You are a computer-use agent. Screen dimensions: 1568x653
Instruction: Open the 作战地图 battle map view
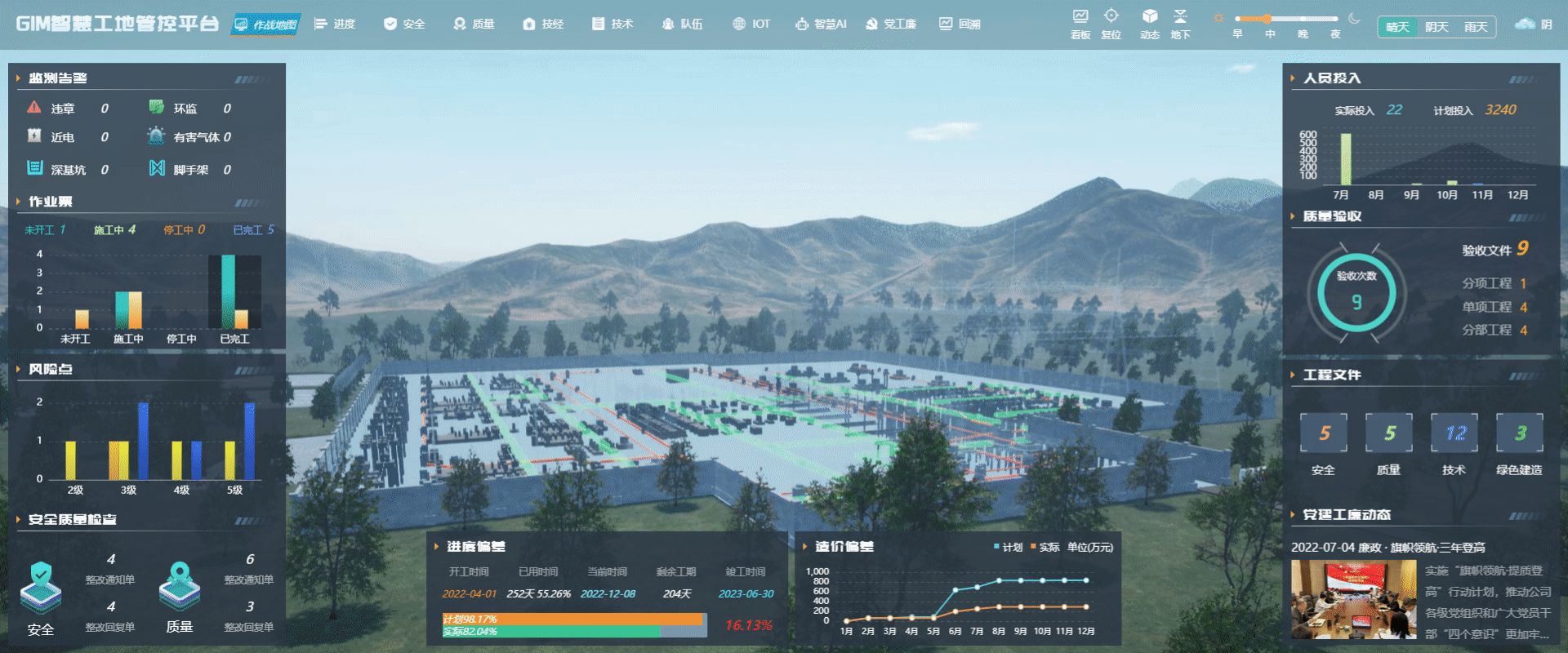[x=266, y=24]
